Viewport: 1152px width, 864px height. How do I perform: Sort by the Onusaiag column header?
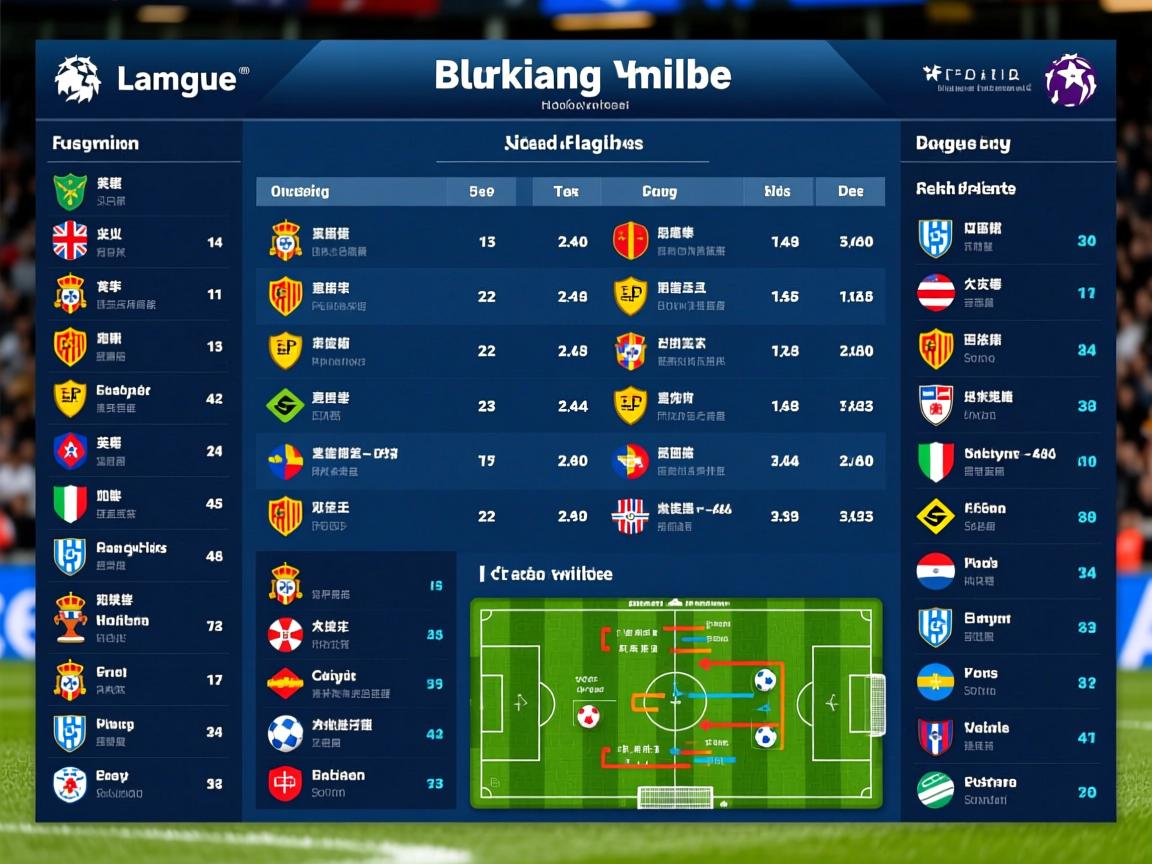click(x=300, y=191)
